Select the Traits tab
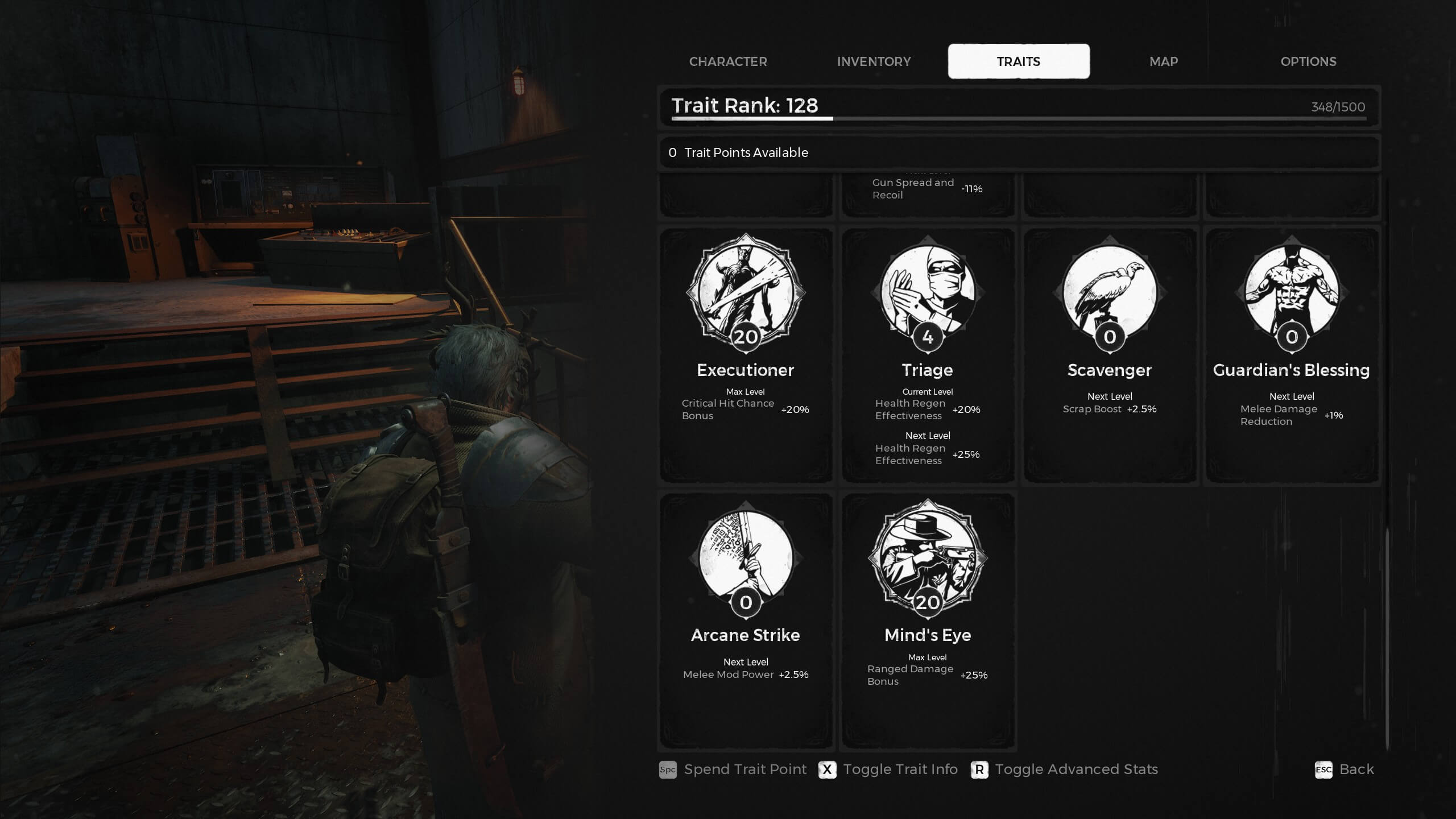 click(x=1019, y=61)
